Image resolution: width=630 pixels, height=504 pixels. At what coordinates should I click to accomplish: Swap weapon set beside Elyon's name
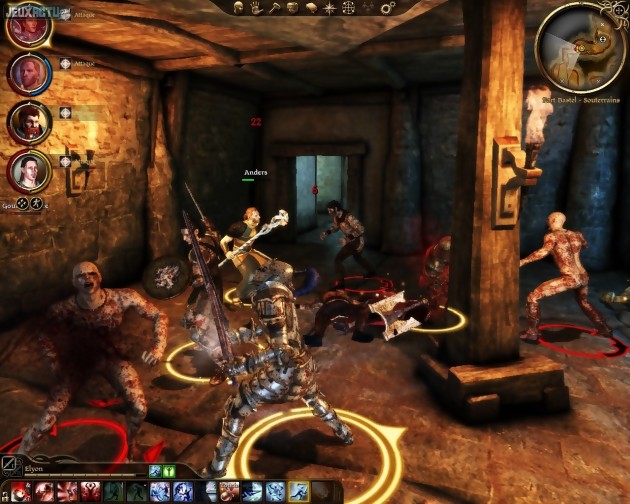[x=10, y=463]
